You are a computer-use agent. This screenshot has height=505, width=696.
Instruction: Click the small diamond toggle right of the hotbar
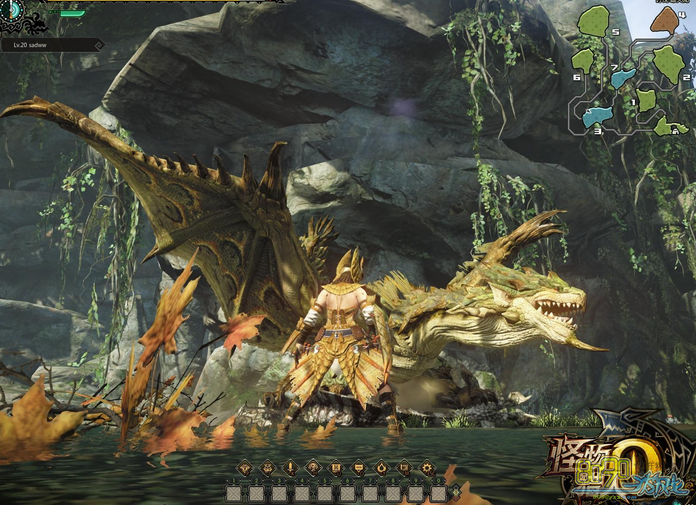click(456, 491)
